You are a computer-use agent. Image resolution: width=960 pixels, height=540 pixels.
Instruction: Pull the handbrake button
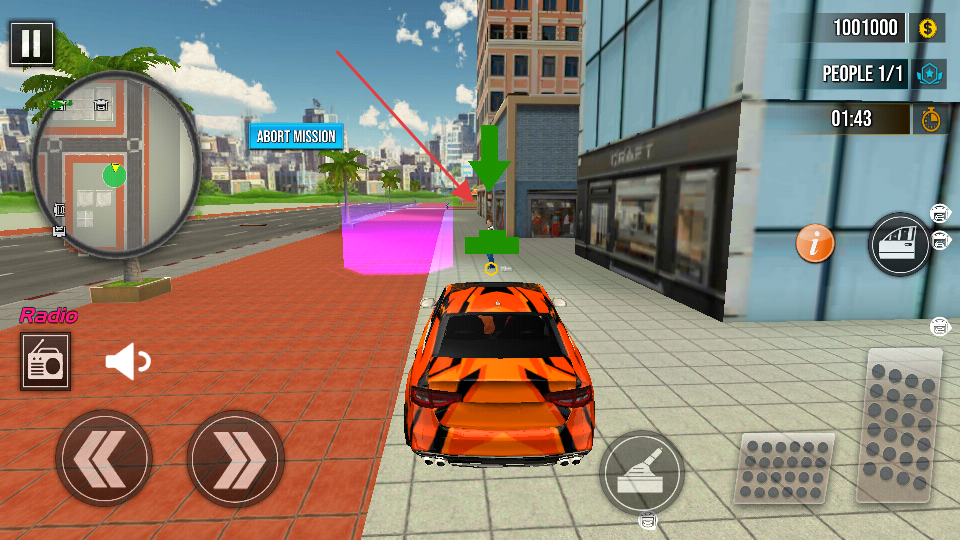tap(641, 473)
